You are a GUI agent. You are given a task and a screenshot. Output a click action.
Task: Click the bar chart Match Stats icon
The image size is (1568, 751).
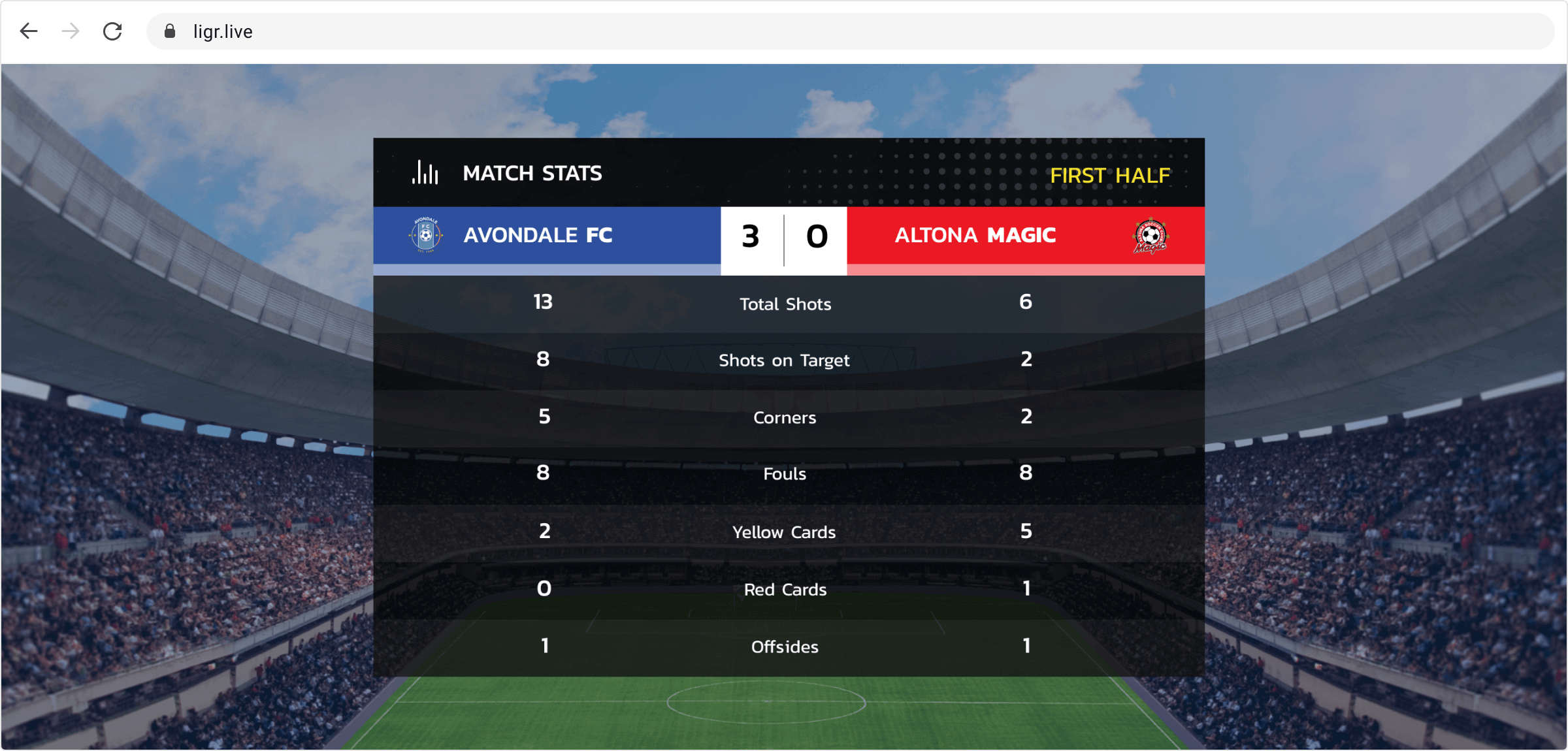pos(424,172)
